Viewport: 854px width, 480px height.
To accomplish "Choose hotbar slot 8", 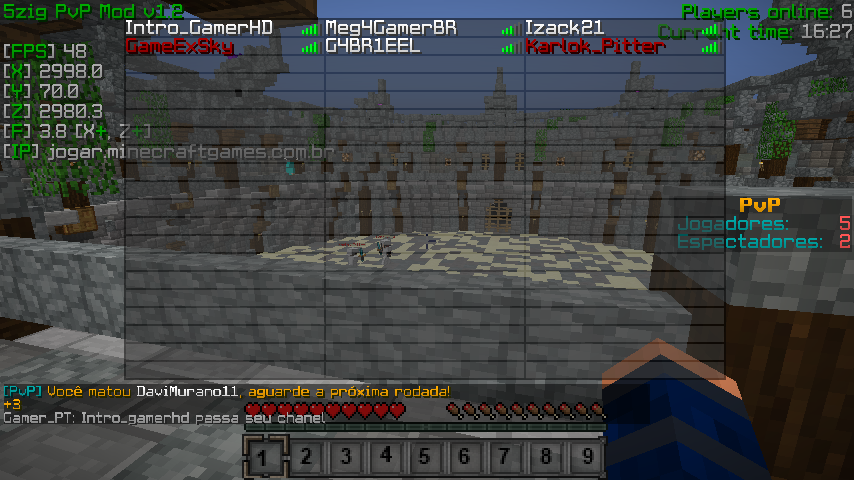I will pyautogui.click(x=546, y=458).
